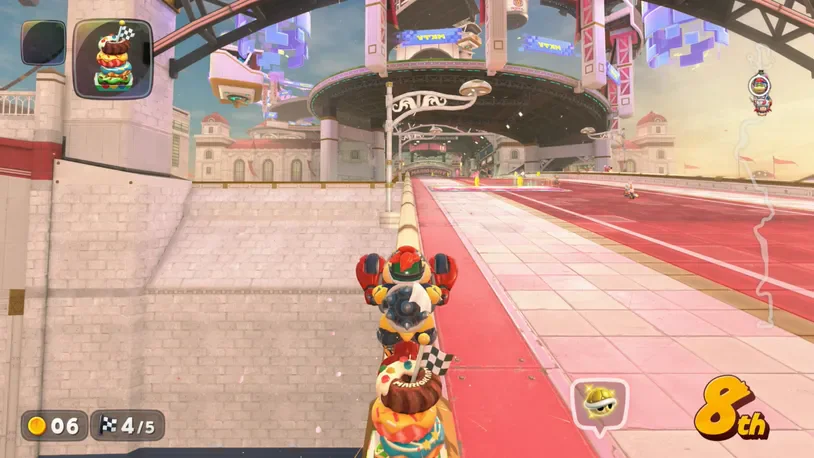Click the empty secondary item slot
This screenshot has width=814, height=458.
43,43
